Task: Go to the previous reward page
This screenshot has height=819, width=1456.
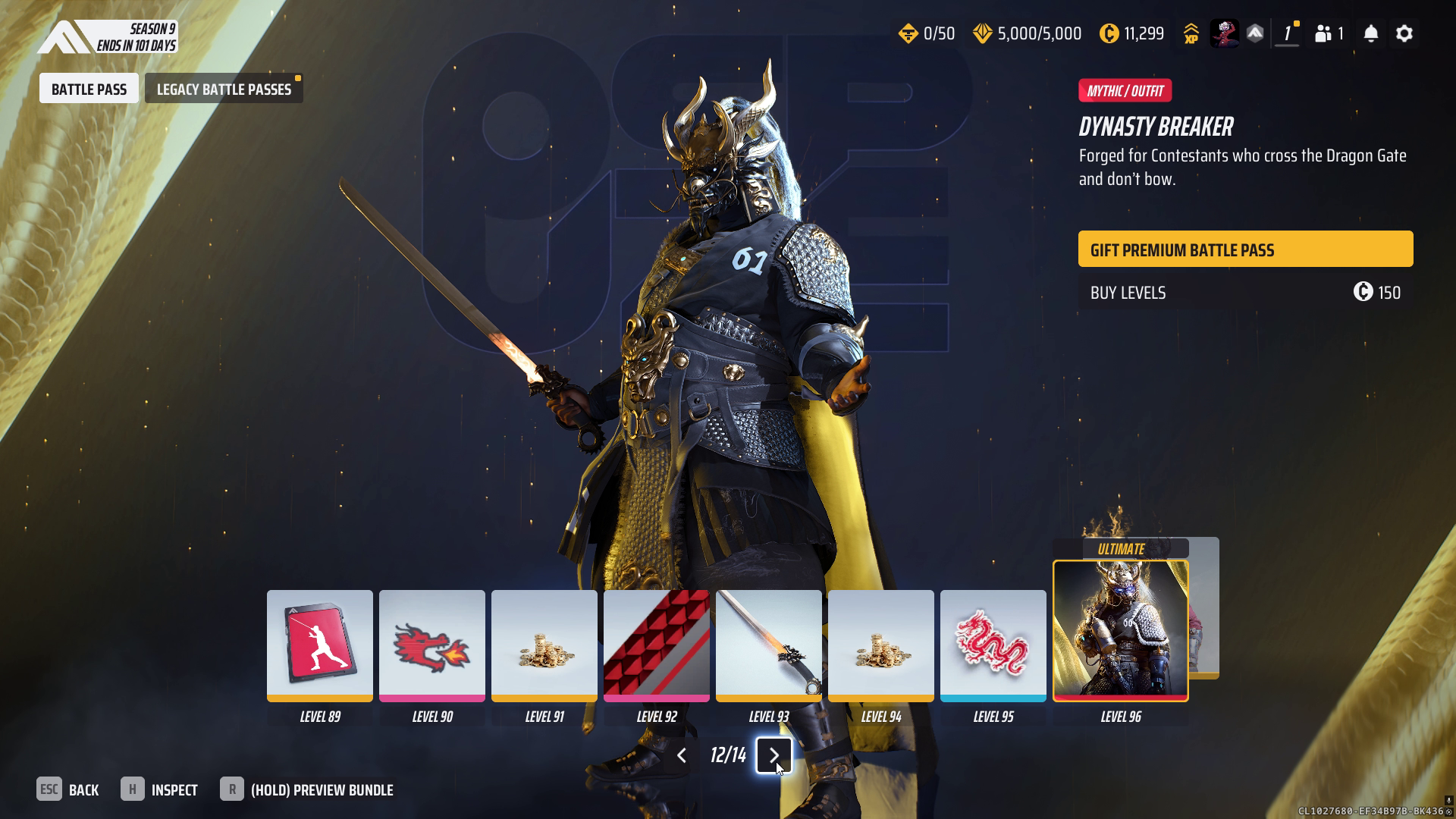Action: [681, 755]
